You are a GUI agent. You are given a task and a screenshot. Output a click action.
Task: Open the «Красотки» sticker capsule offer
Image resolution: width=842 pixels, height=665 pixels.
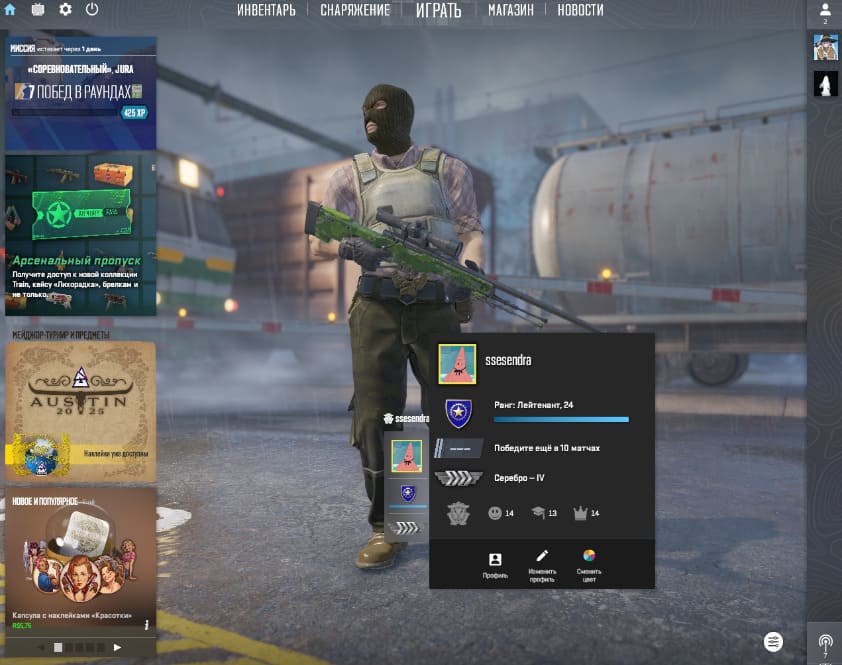pyautogui.click(x=80, y=560)
